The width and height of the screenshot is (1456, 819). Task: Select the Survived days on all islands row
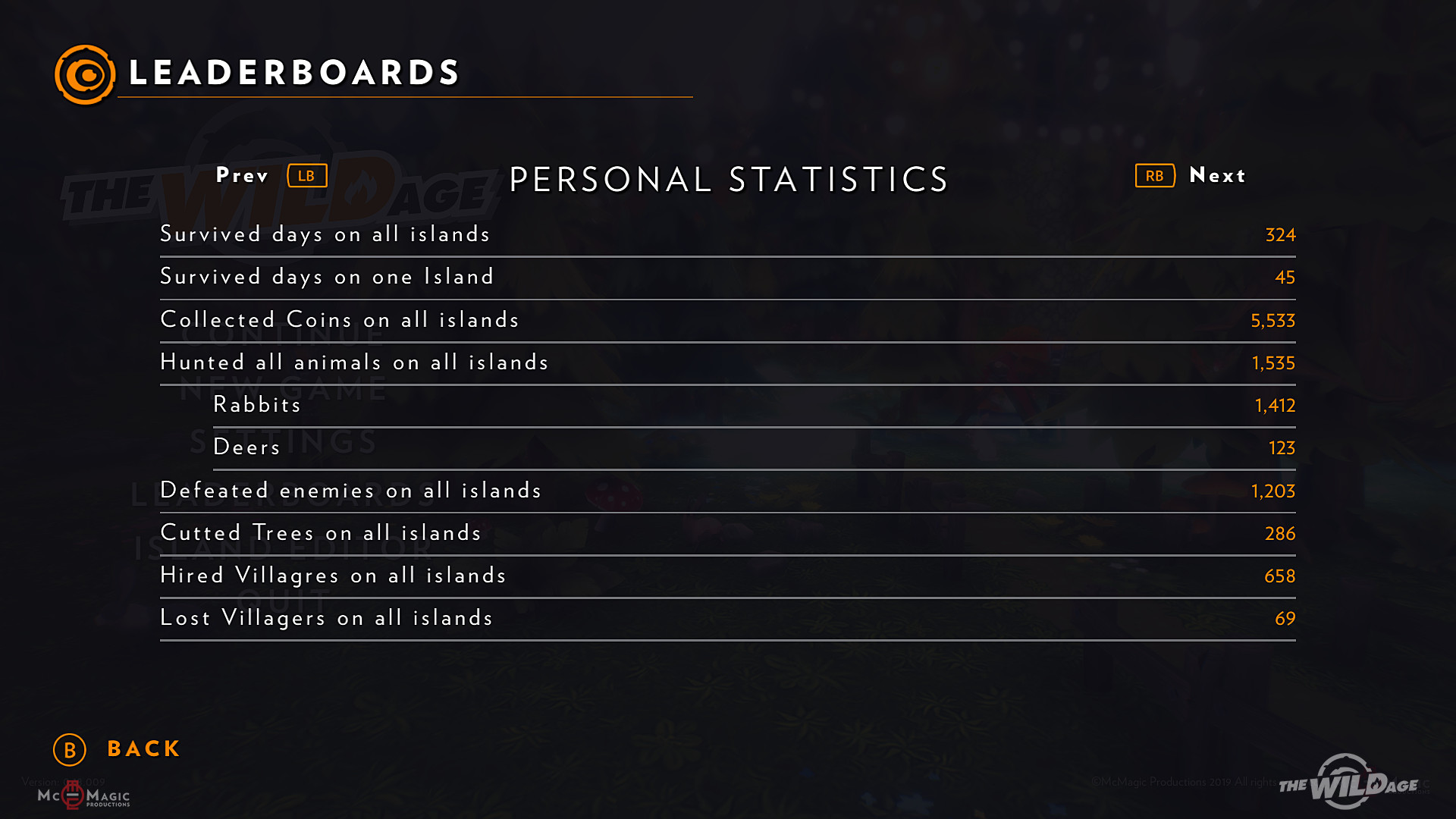point(726,234)
